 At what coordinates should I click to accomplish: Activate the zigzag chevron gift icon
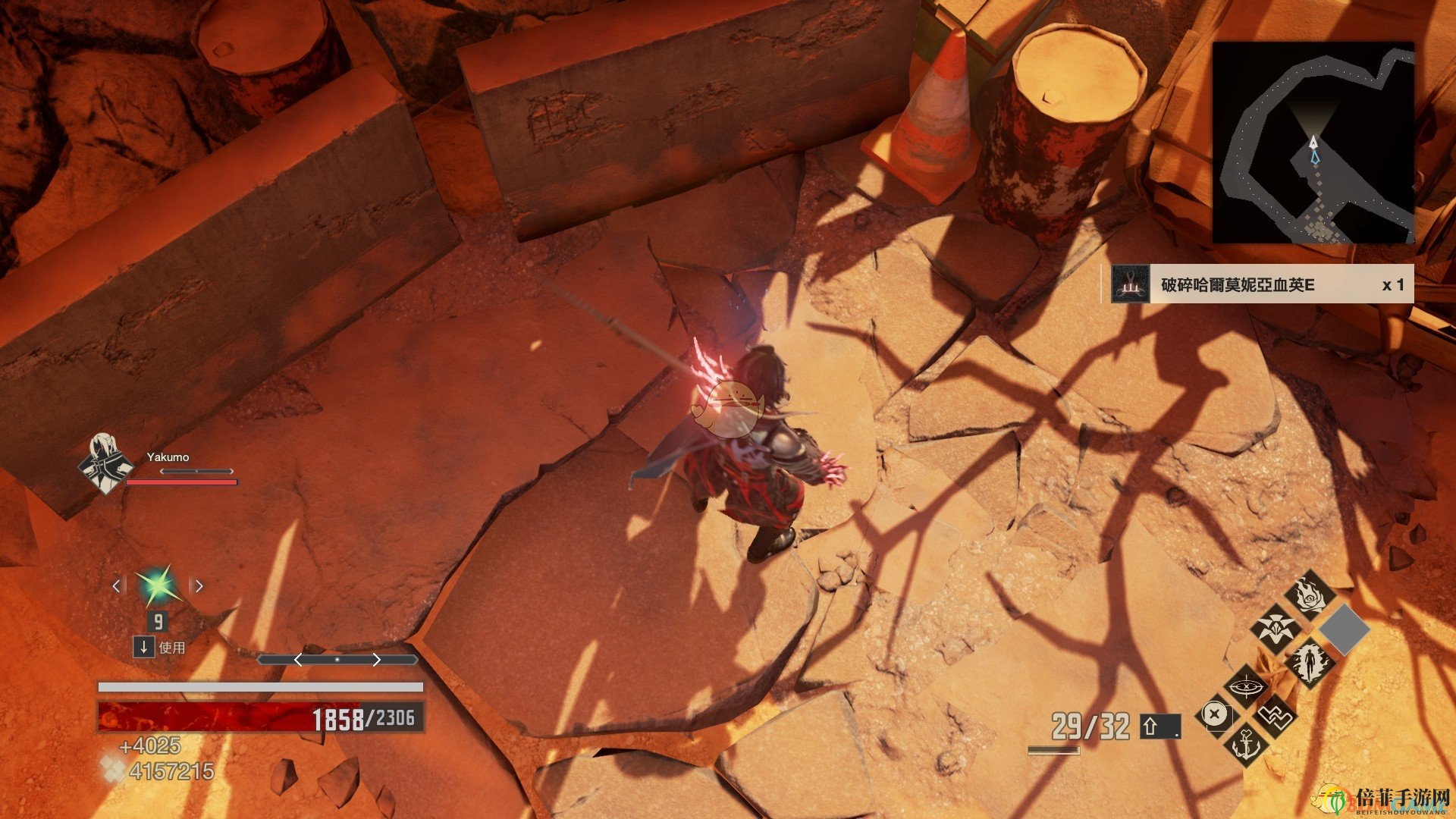pyautogui.click(x=1276, y=715)
